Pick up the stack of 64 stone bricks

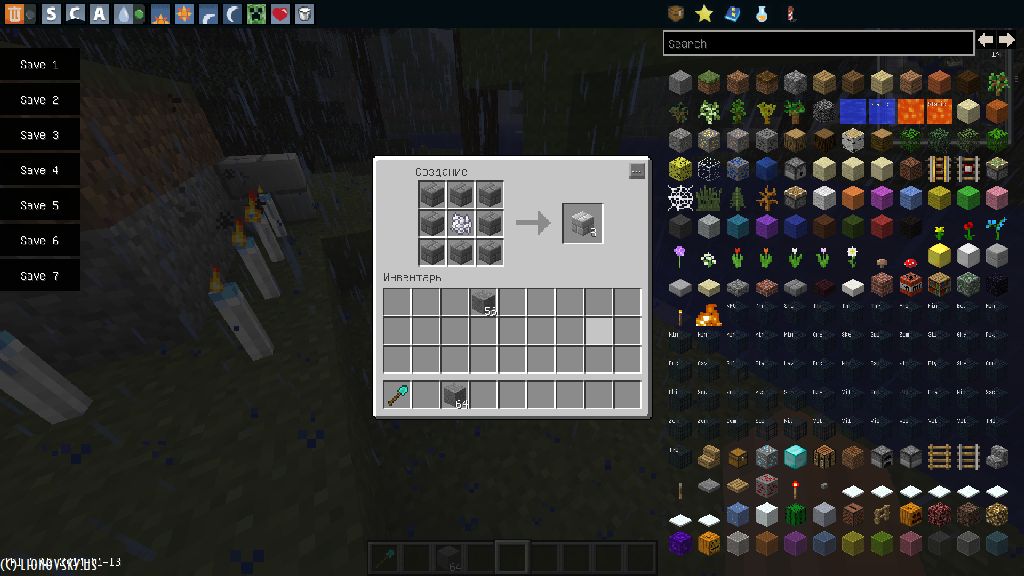(455, 395)
